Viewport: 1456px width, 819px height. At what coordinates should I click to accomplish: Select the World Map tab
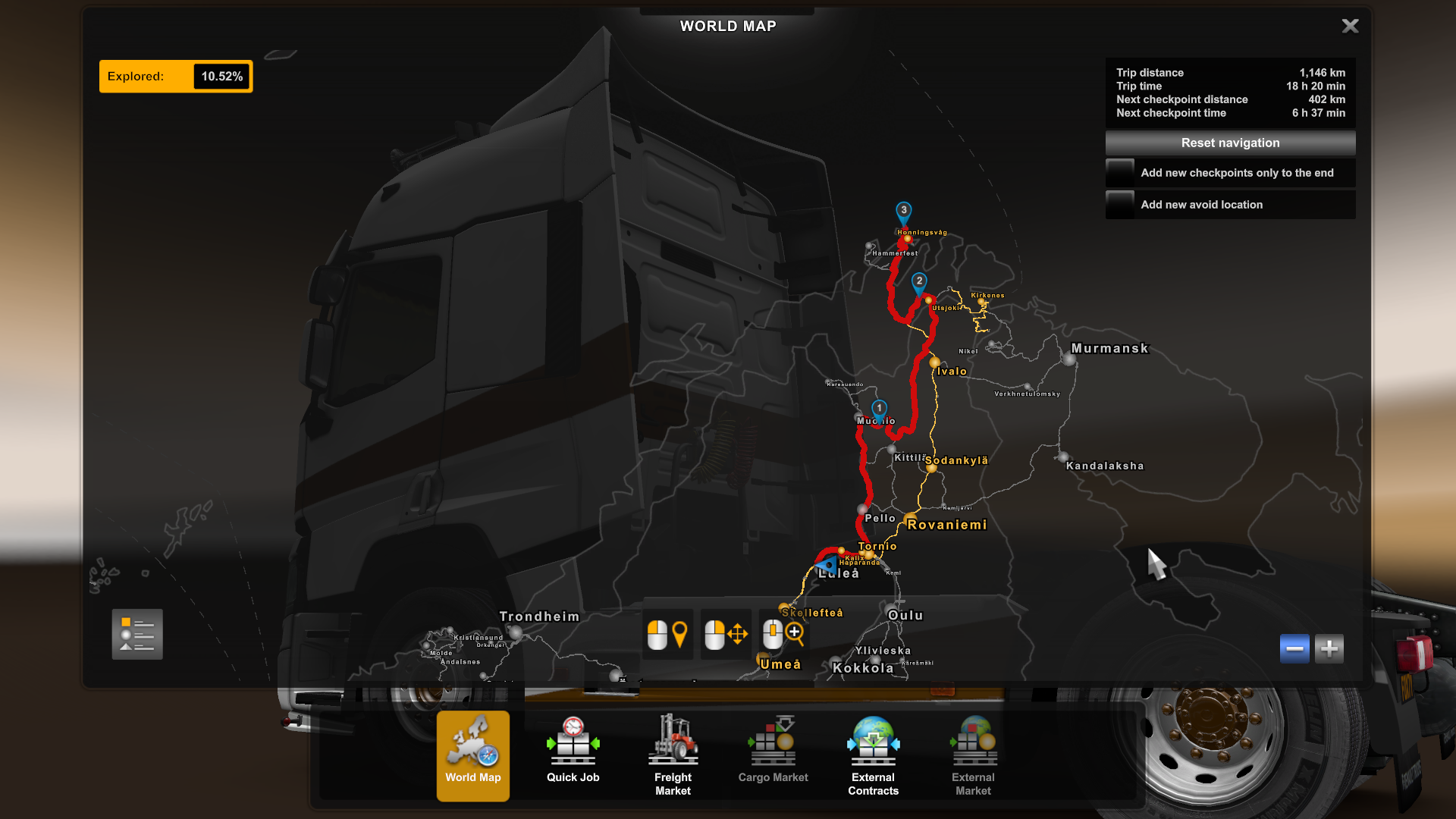[473, 755]
